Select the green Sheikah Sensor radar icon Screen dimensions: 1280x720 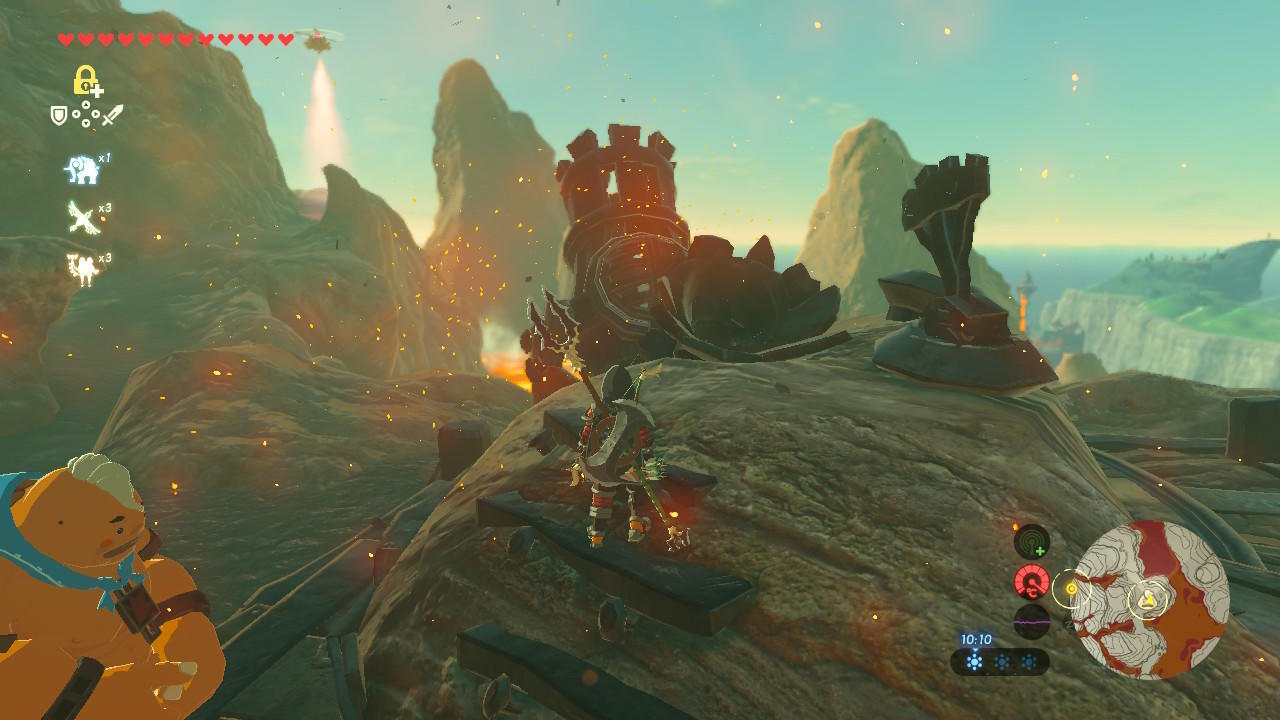click(x=1031, y=542)
